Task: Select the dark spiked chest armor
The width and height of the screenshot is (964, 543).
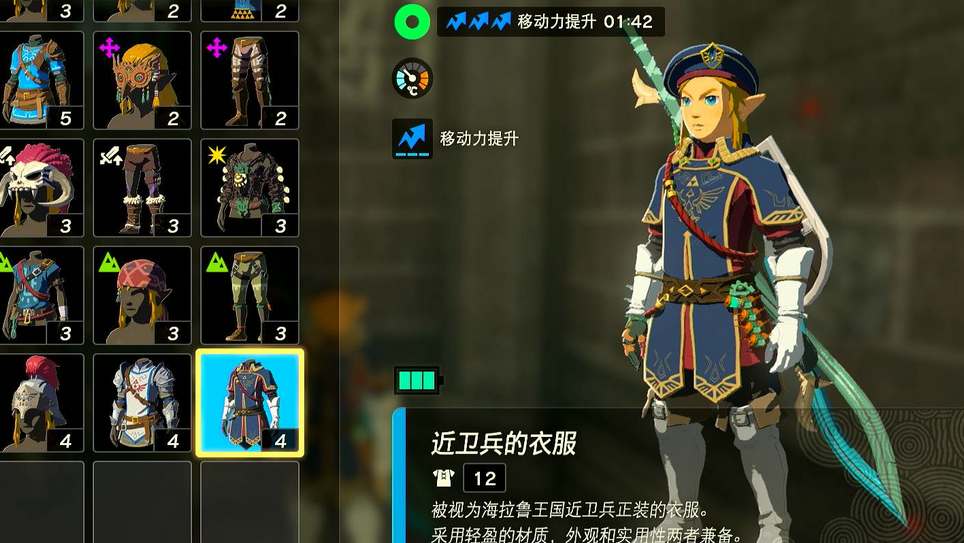Action: coord(249,188)
